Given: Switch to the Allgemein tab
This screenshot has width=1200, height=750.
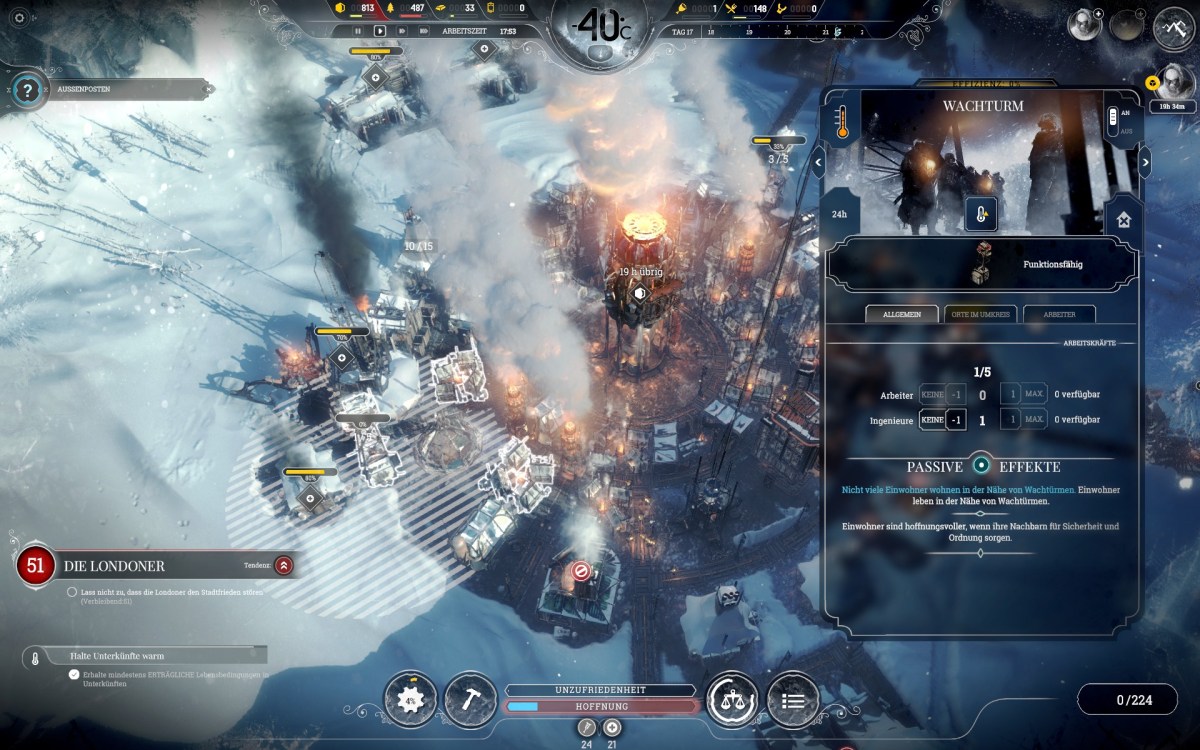Looking at the screenshot, I should (x=902, y=314).
